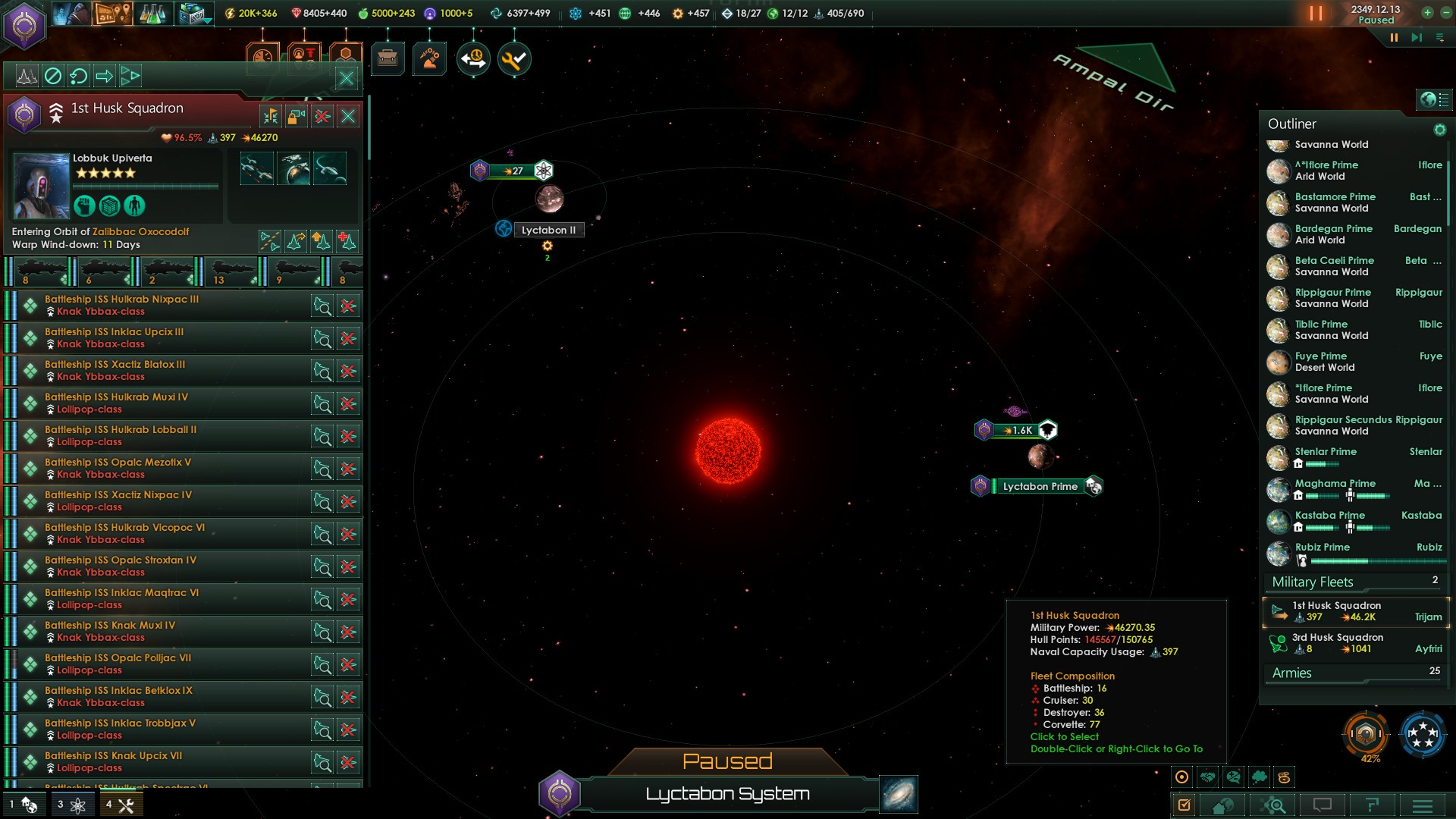Open the Technology flask icon
The image size is (1456, 819).
coord(152,14)
